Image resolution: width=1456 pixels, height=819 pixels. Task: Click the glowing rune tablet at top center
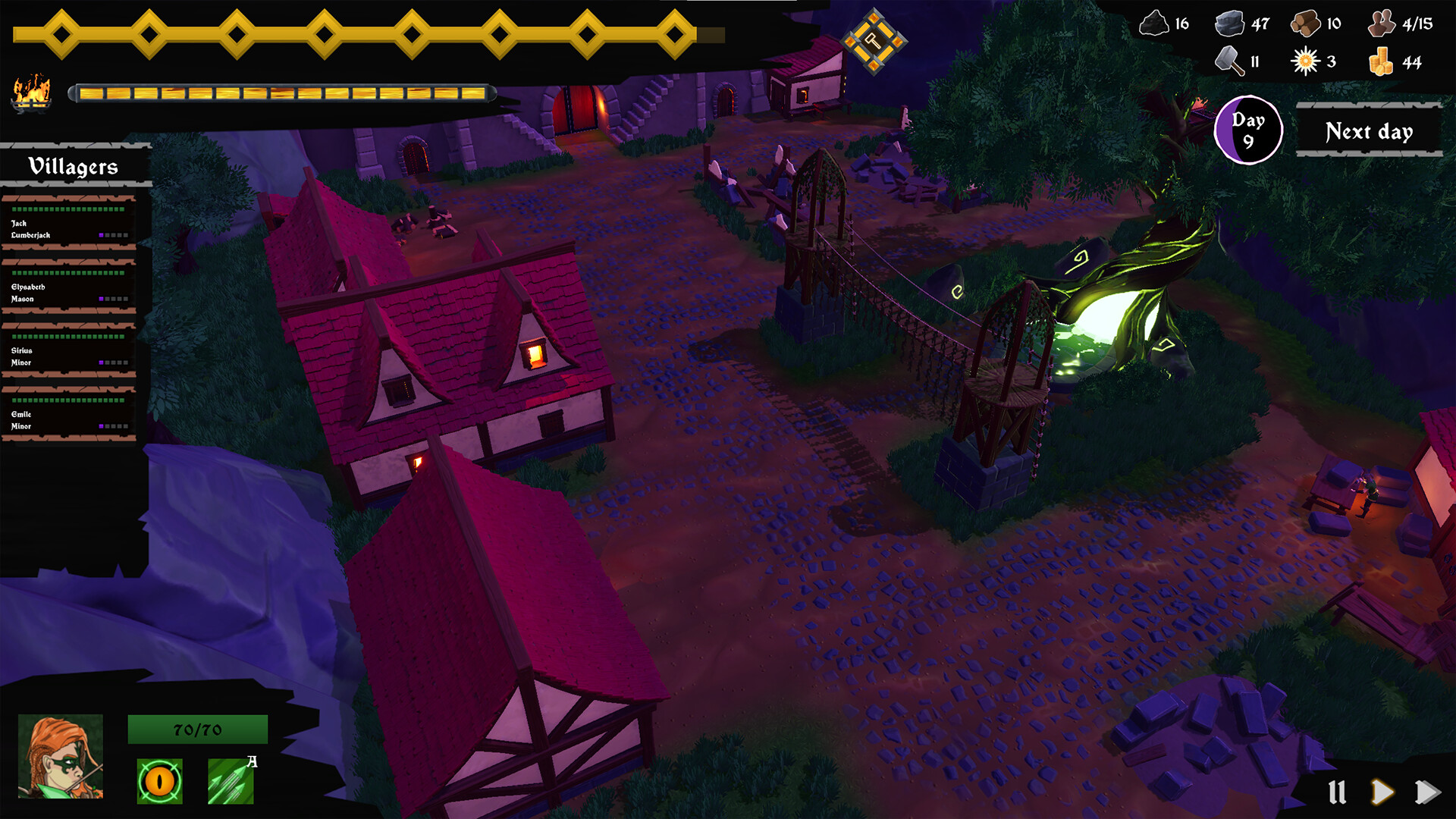[873, 41]
